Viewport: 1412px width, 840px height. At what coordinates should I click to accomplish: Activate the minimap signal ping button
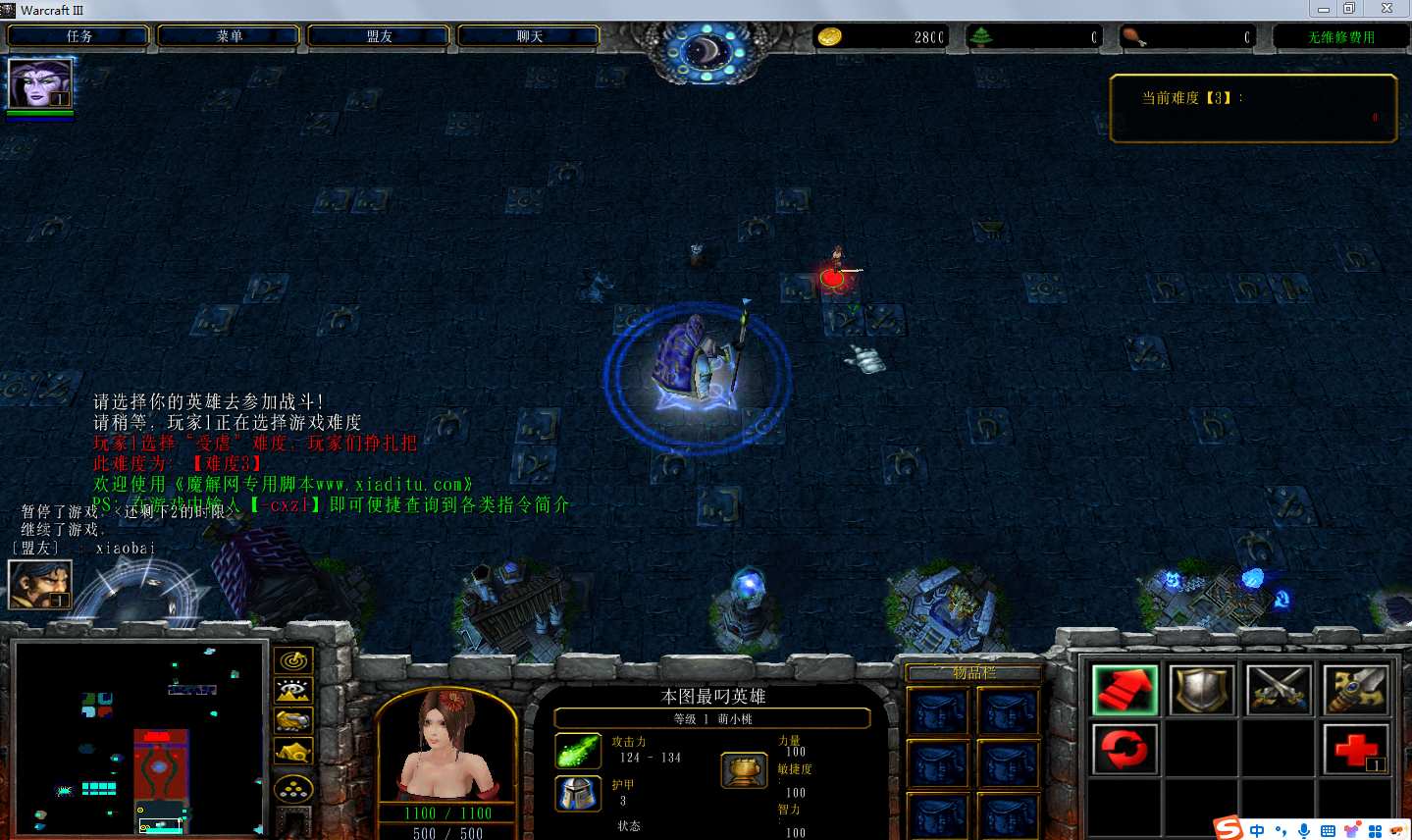tap(293, 661)
